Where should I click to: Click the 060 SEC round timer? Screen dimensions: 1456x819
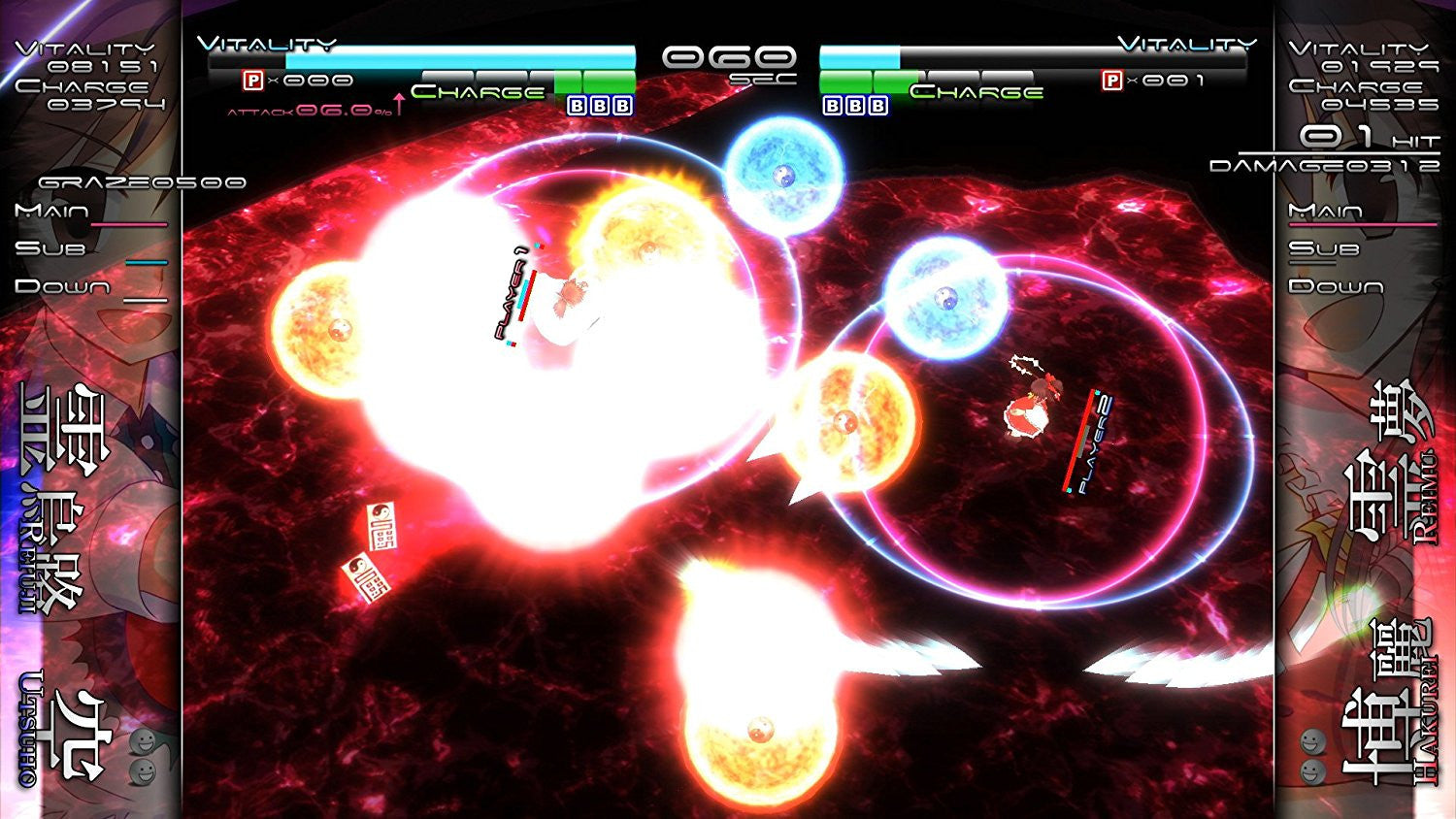[x=726, y=58]
